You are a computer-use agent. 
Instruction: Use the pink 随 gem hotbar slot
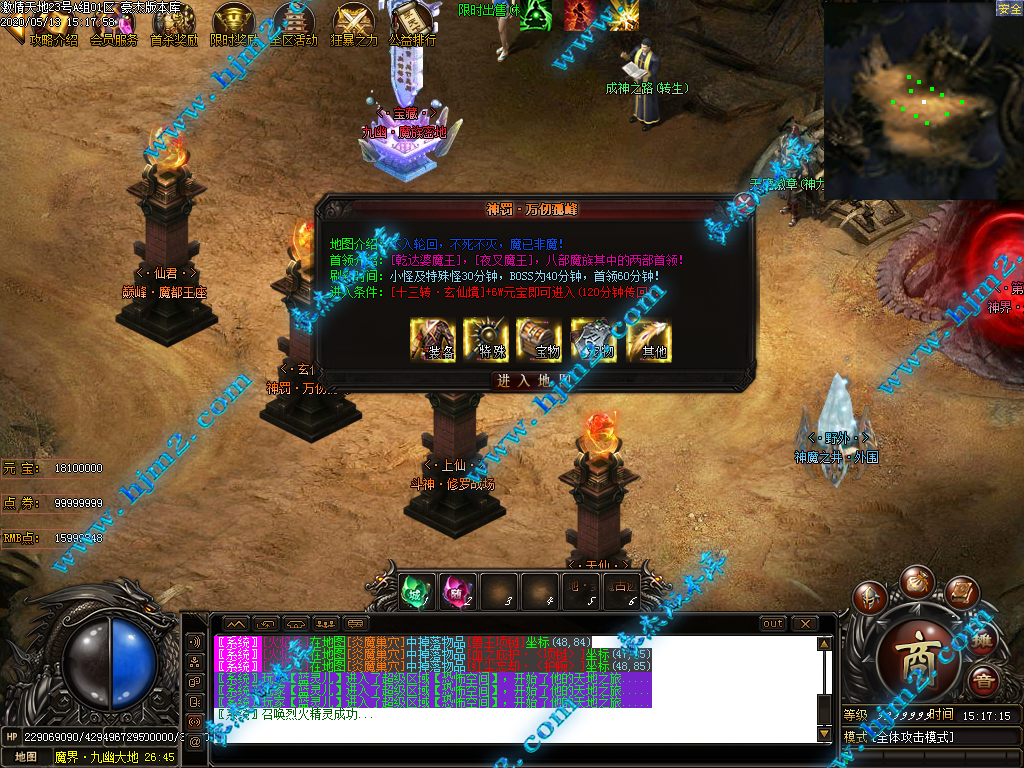click(x=458, y=590)
